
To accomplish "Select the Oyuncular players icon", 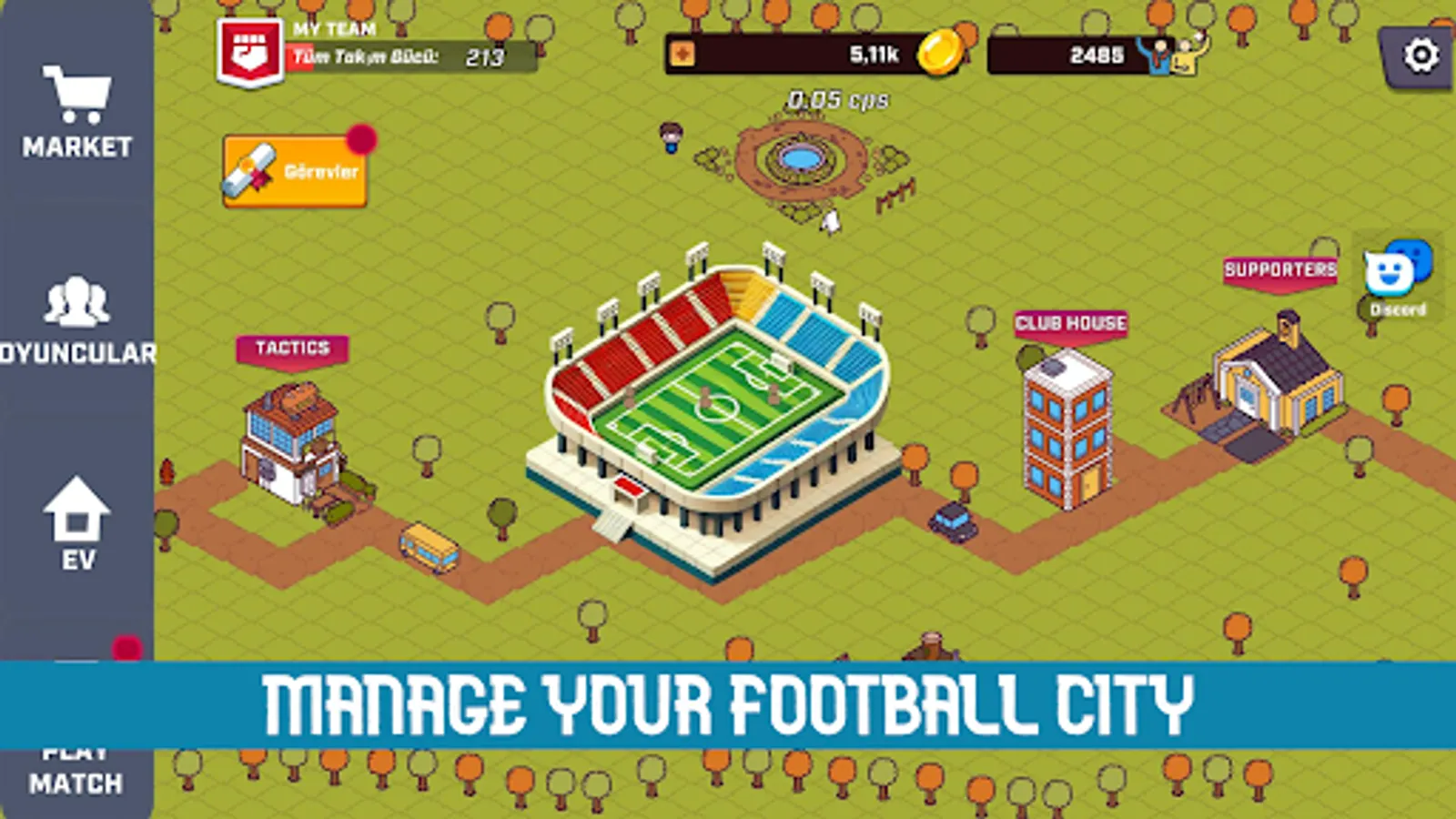I will point(77,300).
